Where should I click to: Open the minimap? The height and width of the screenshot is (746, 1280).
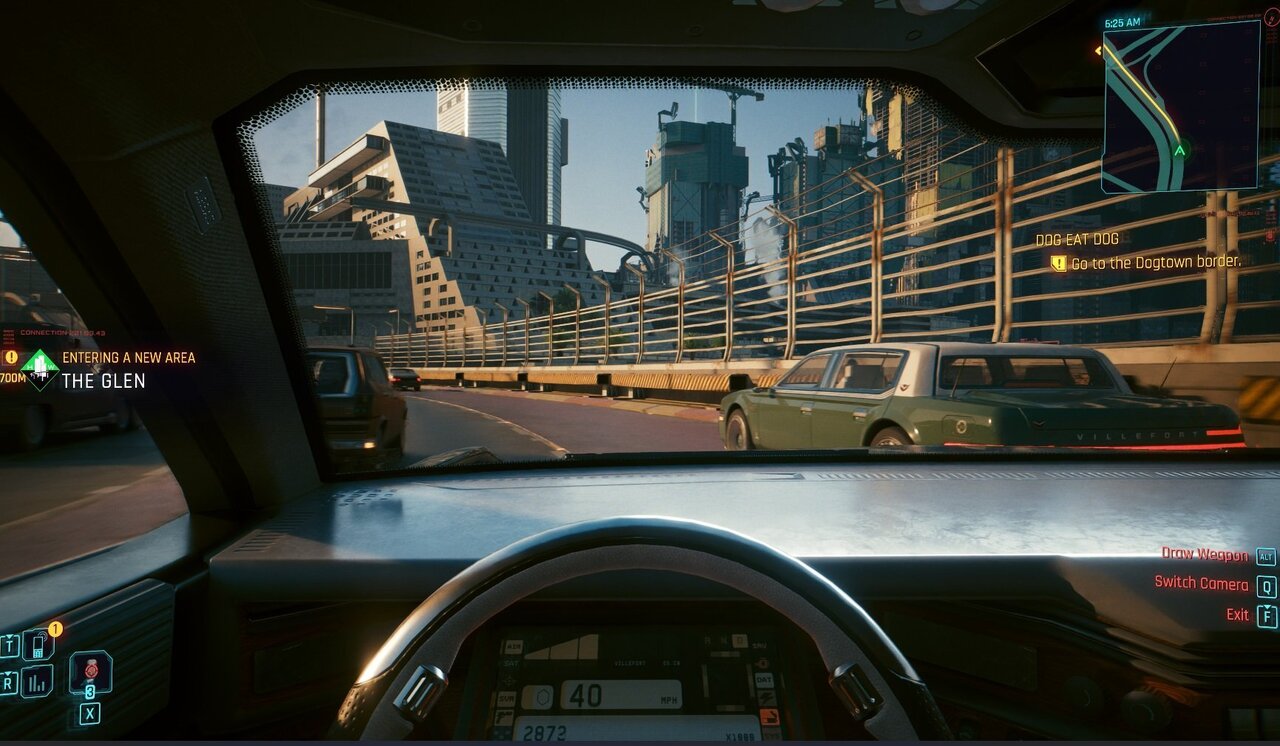[1180, 105]
